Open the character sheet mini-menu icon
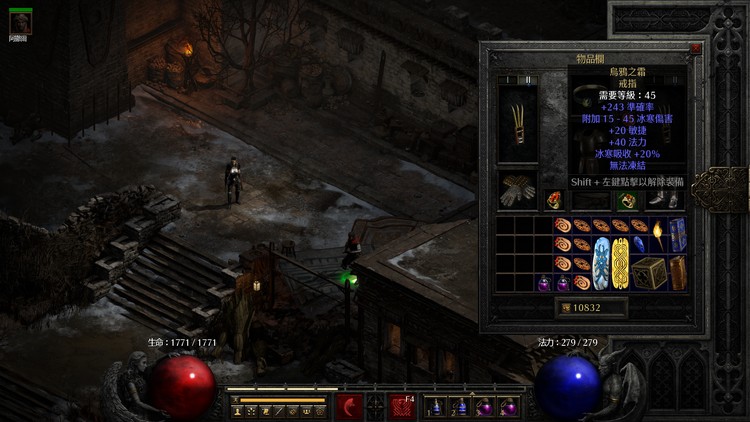Screen dimensions: 750x422 point(236,411)
